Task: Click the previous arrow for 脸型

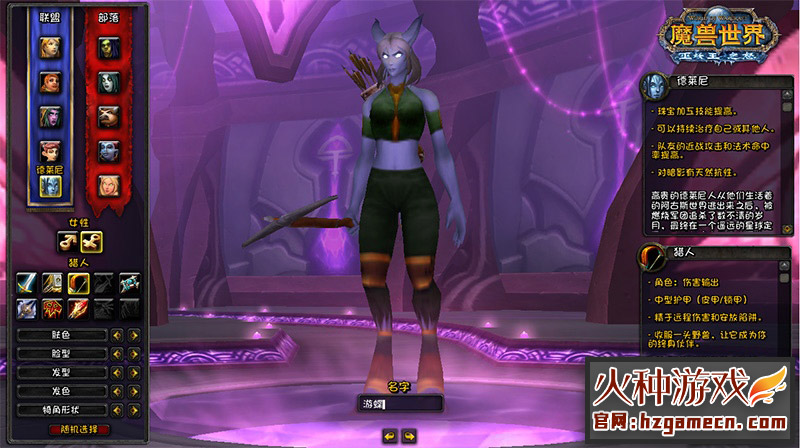Action: (x=117, y=353)
